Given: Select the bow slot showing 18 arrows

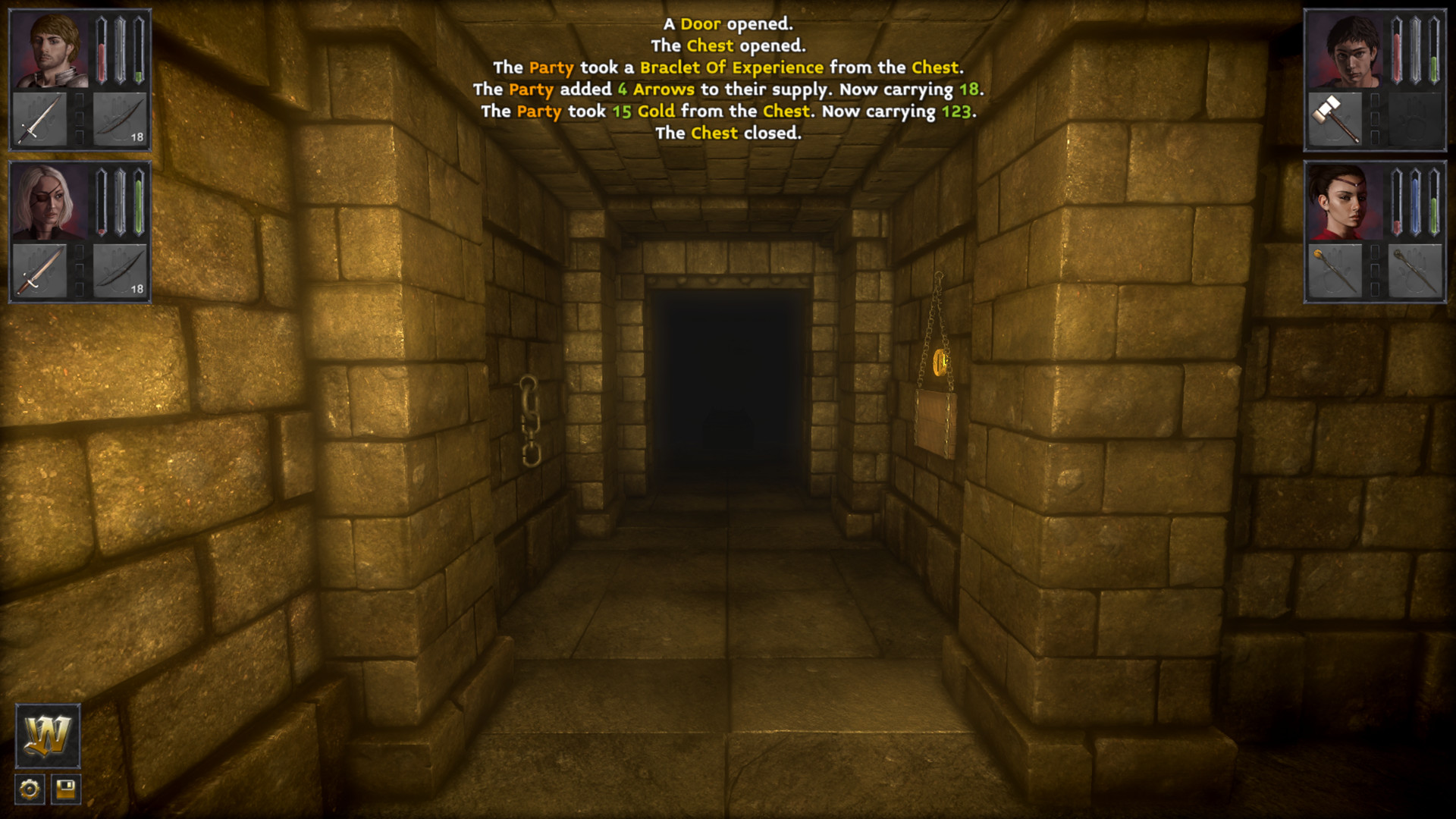Looking at the screenshot, I should (120, 119).
